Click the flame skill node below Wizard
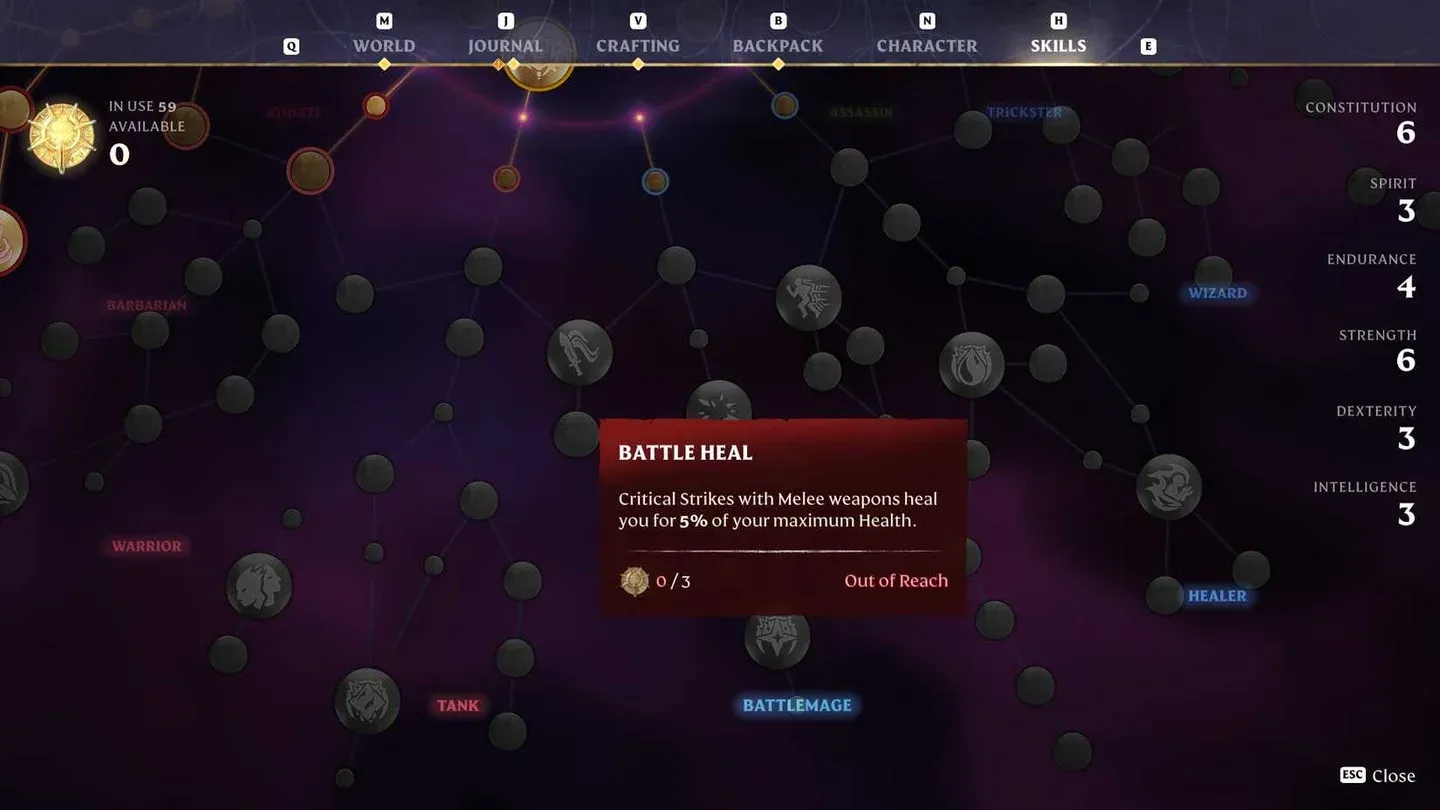This screenshot has width=1440, height=810. tap(971, 364)
